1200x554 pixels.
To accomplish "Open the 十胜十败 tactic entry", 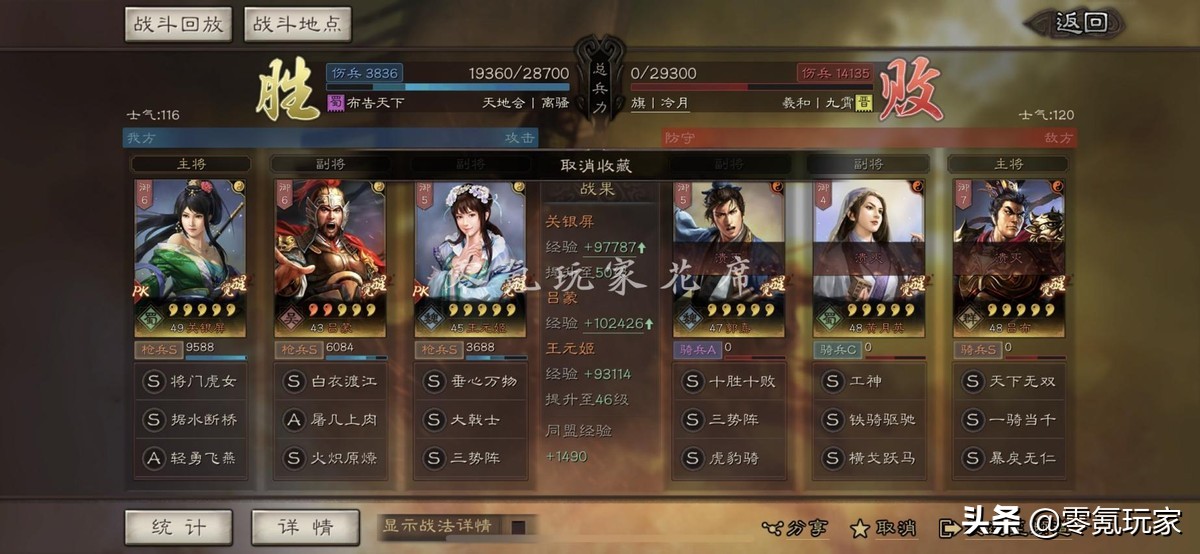I will click(729, 381).
